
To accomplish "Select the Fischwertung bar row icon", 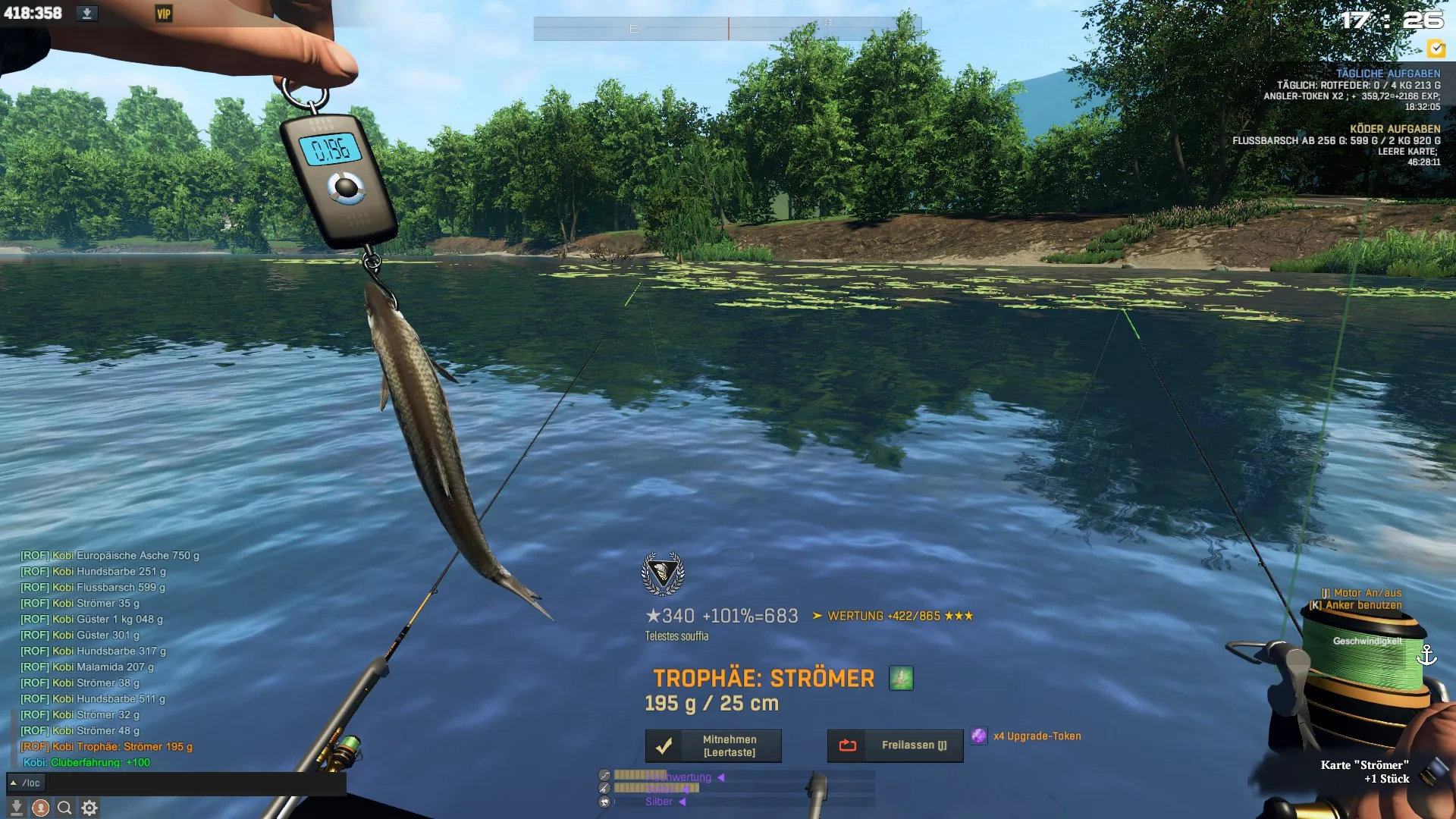I will click(604, 775).
